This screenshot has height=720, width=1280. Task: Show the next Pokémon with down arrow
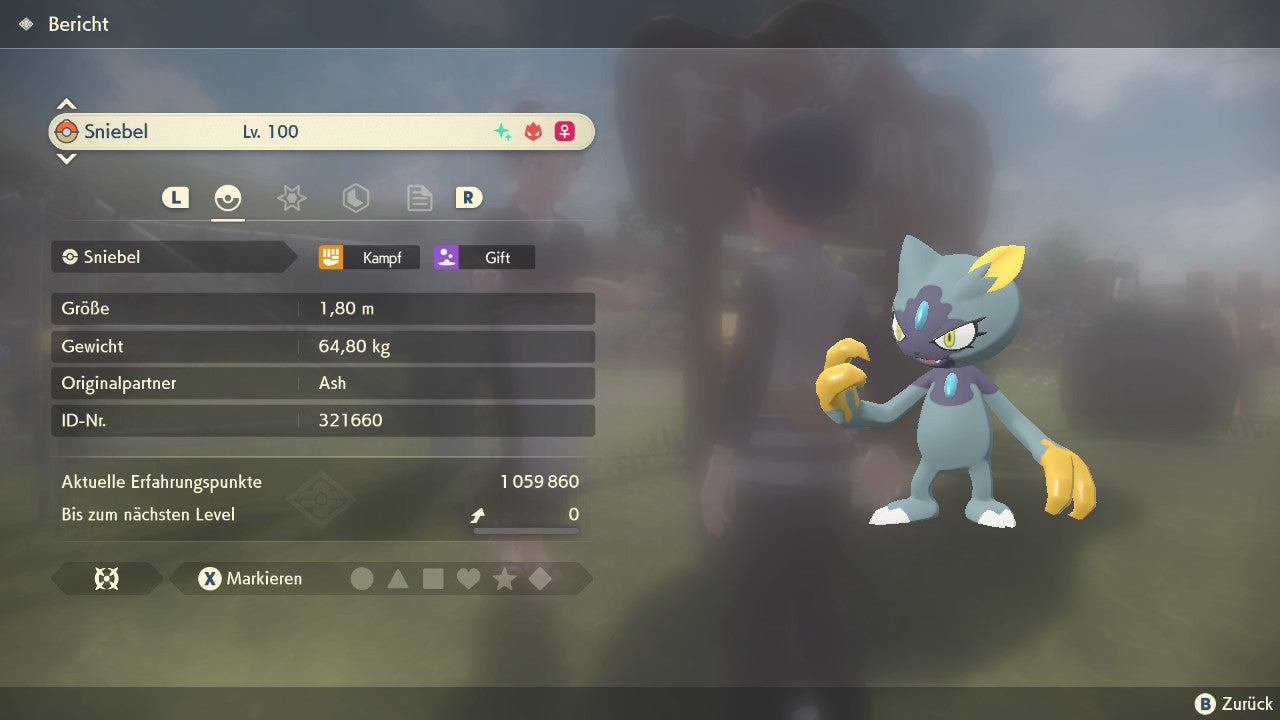66,158
